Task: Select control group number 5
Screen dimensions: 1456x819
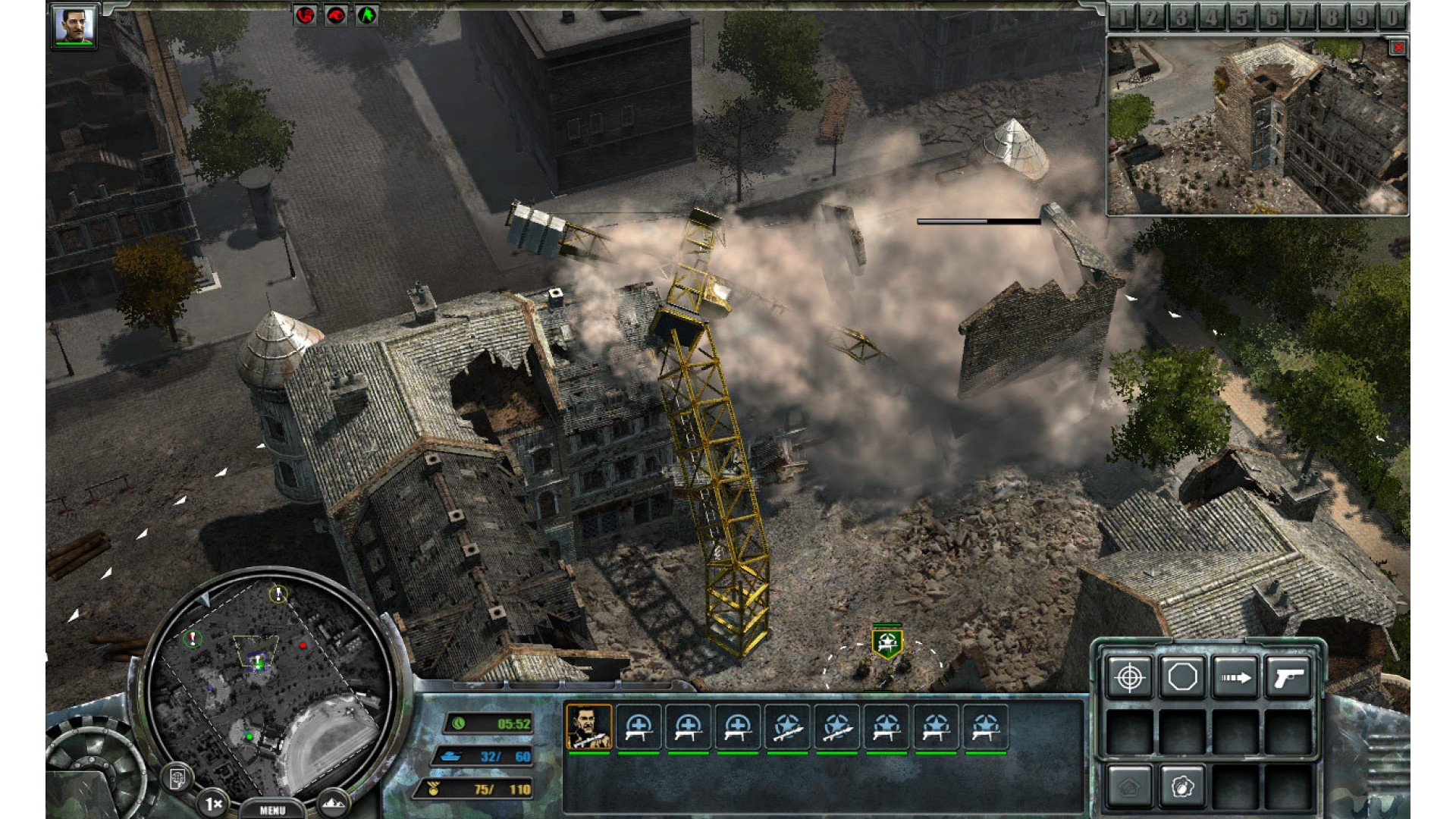Action: (1242, 17)
